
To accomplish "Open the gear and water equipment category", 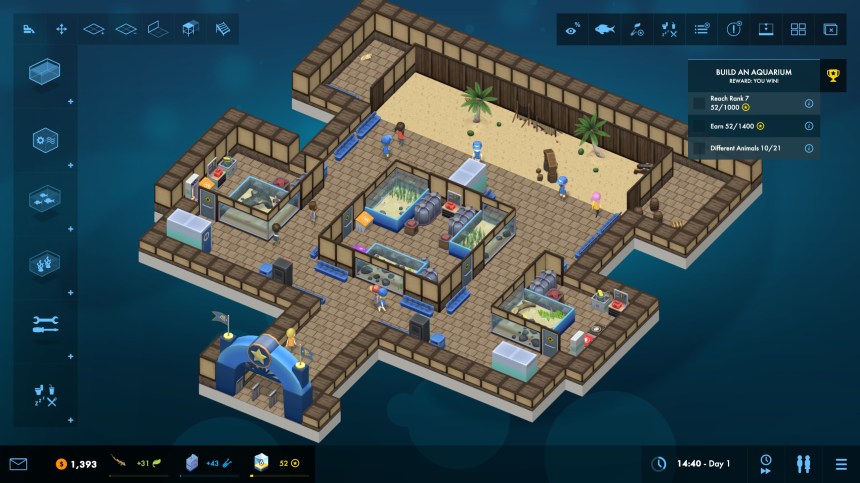I will [x=45, y=140].
